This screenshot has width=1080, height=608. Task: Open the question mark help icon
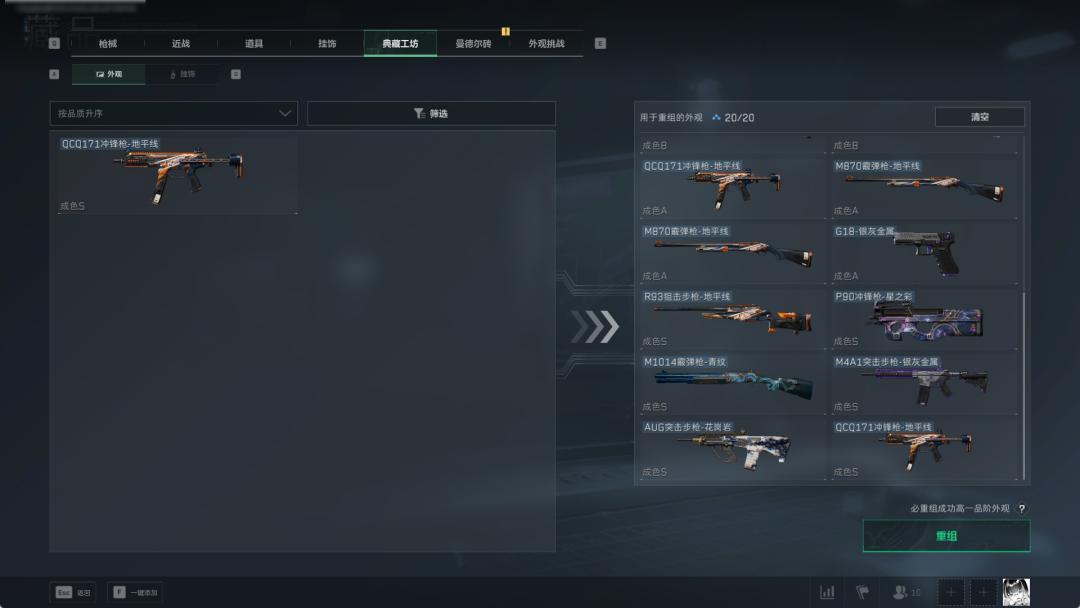pyautogui.click(x=1021, y=509)
